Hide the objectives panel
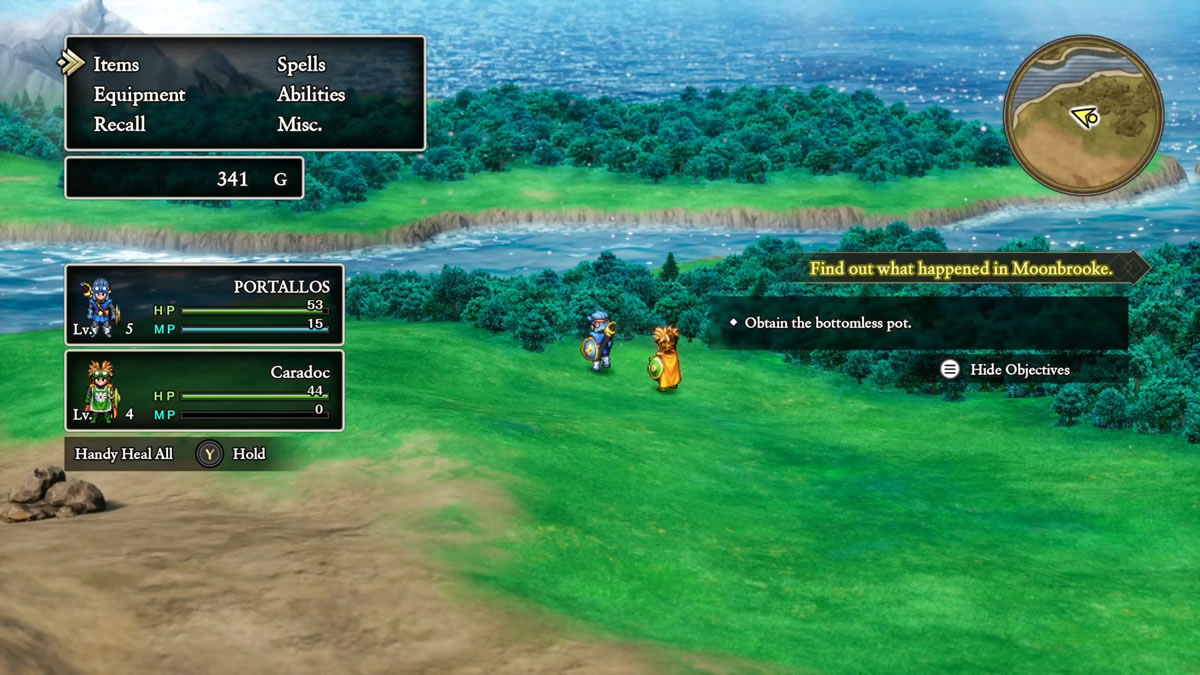The height and width of the screenshot is (675, 1200). pyautogui.click(x=1006, y=370)
